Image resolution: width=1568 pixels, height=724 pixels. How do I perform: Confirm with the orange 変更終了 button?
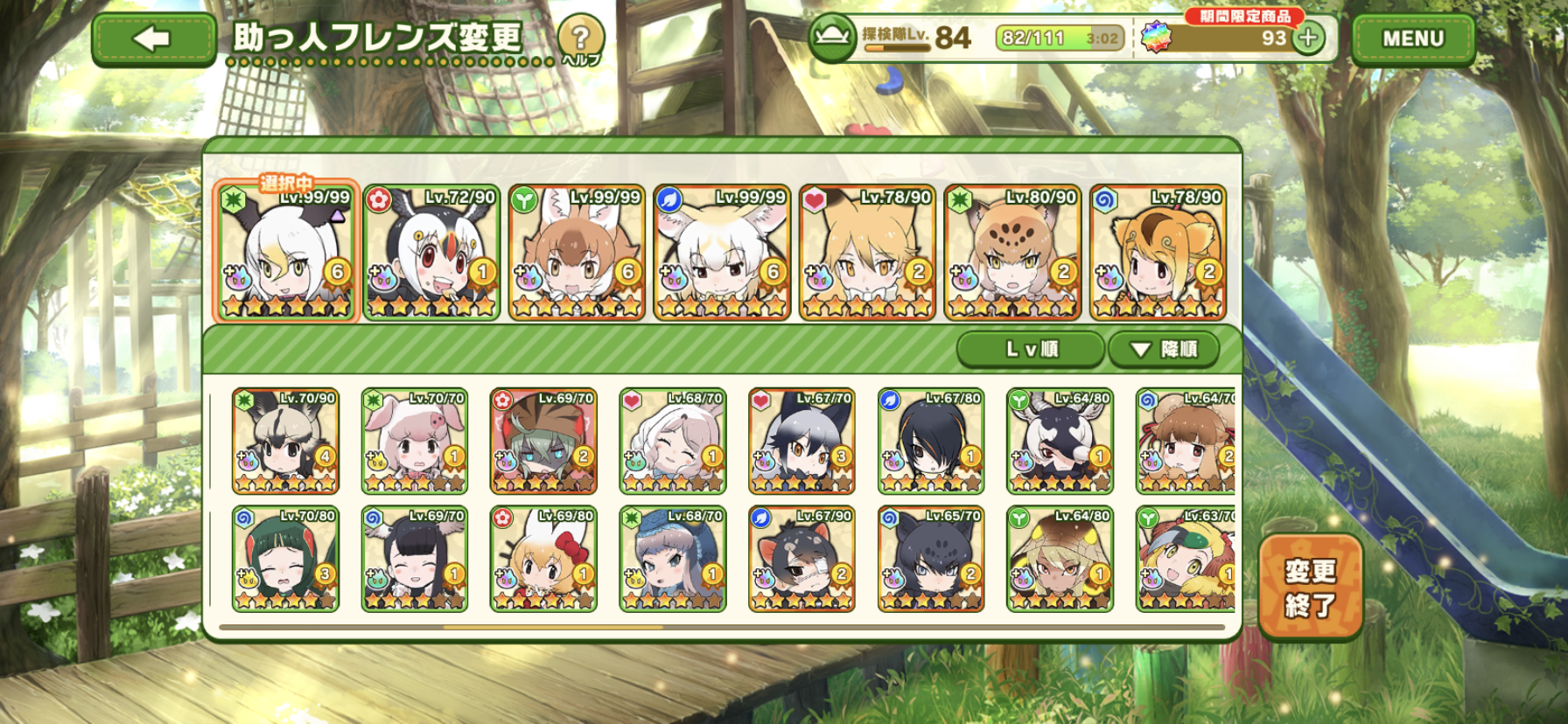1310,587
